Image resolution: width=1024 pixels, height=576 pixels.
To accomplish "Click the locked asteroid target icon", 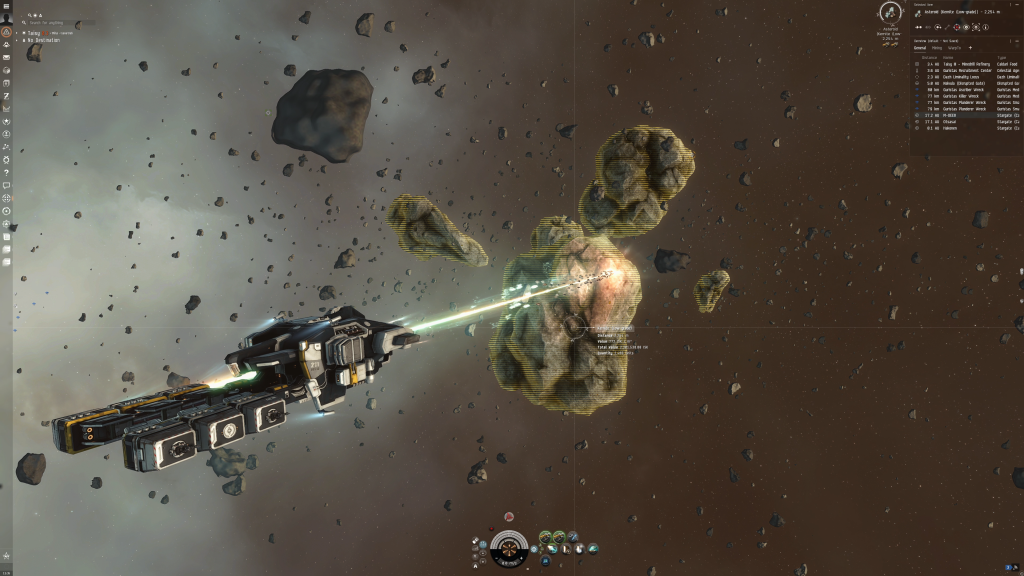I will coord(889,13).
